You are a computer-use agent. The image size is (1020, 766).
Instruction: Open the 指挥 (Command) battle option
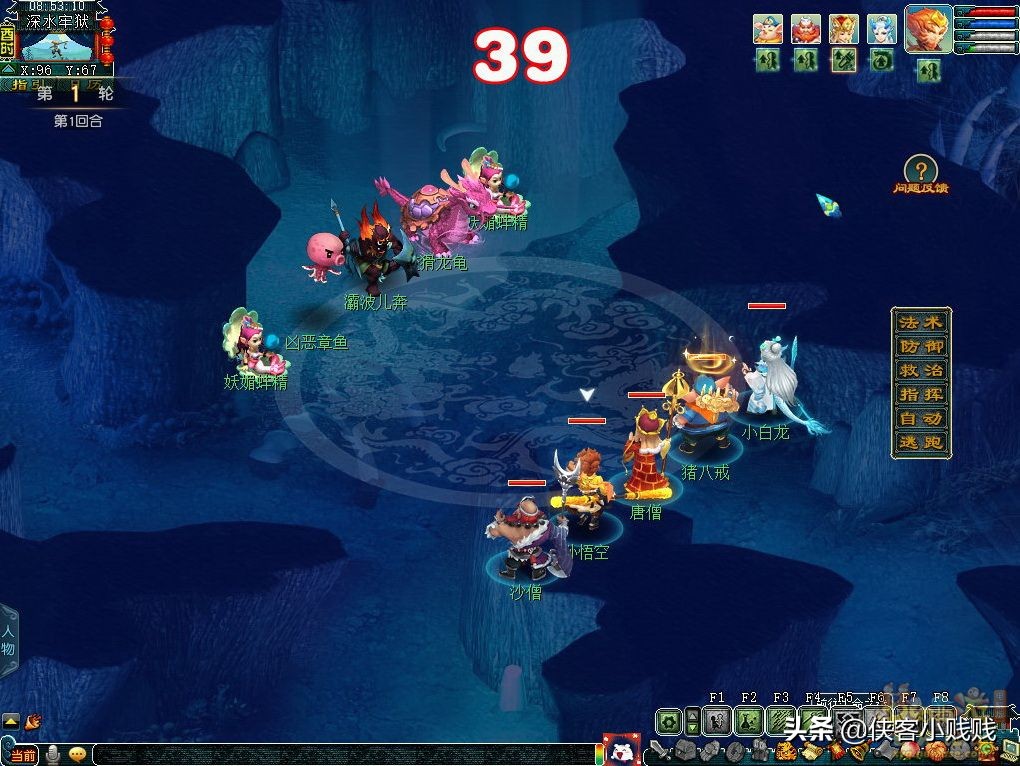[921, 394]
